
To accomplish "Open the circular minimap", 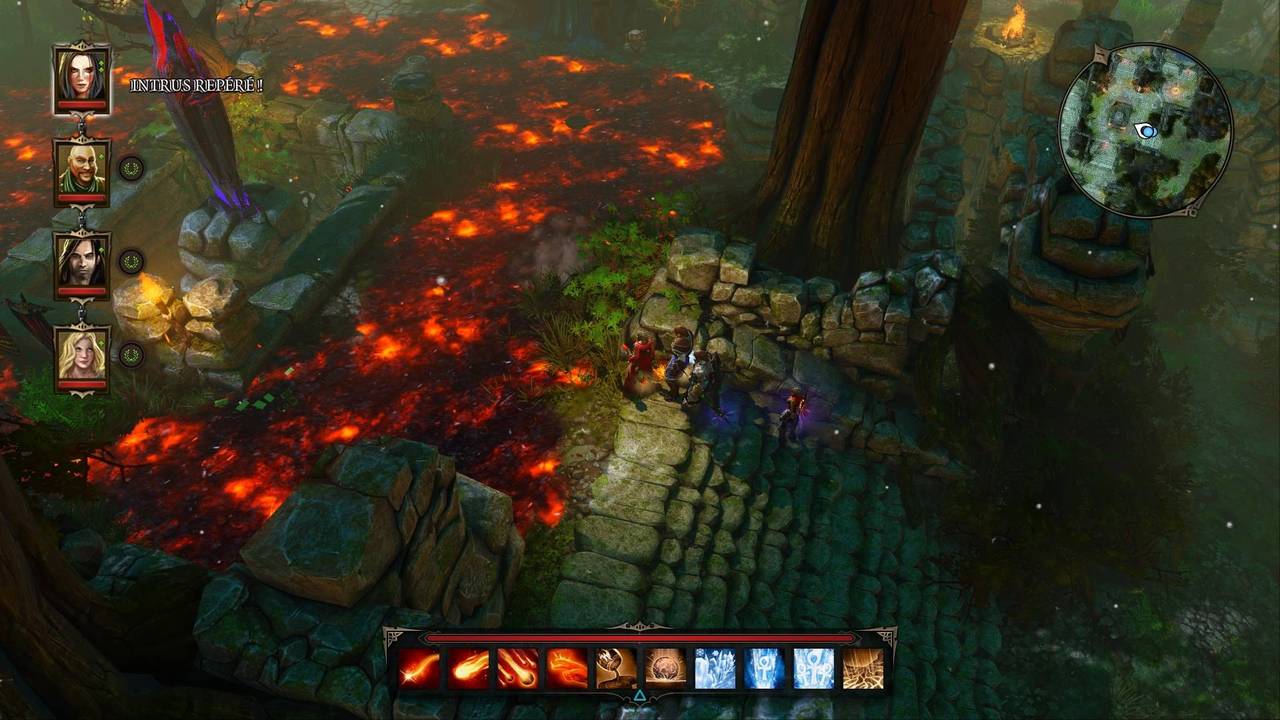I will (x=1145, y=130).
